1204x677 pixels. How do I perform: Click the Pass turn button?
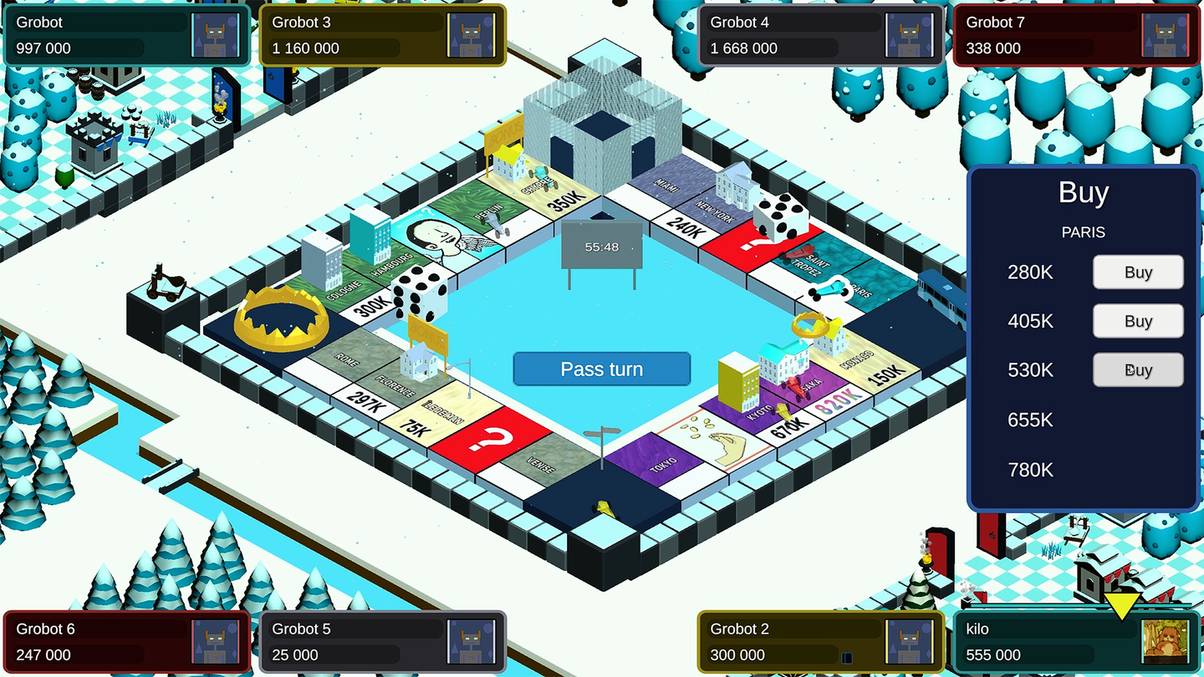pyautogui.click(x=601, y=369)
